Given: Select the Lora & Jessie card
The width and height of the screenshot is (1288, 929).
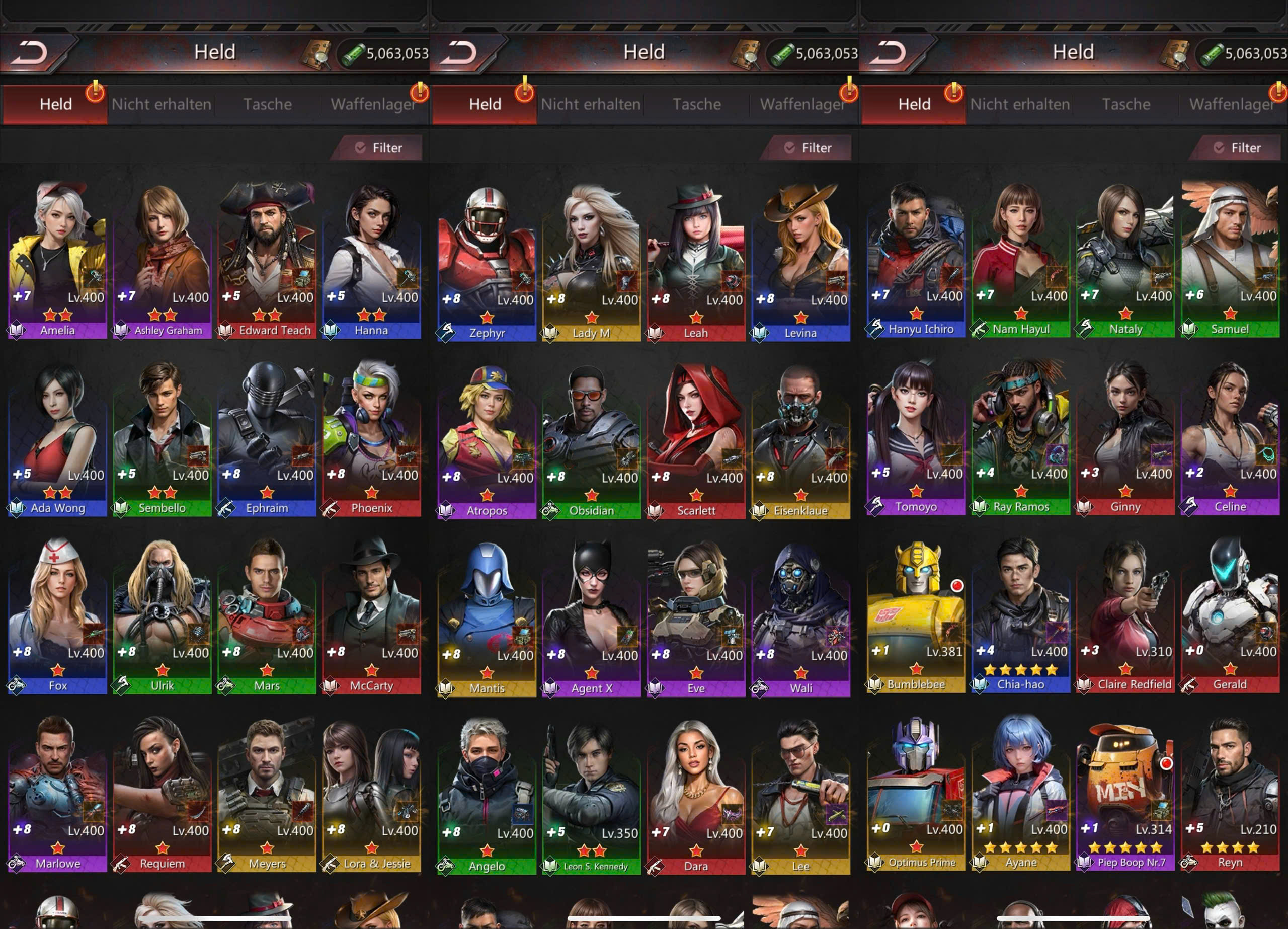Looking at the screenshot, I should click(x=371, y=792).
